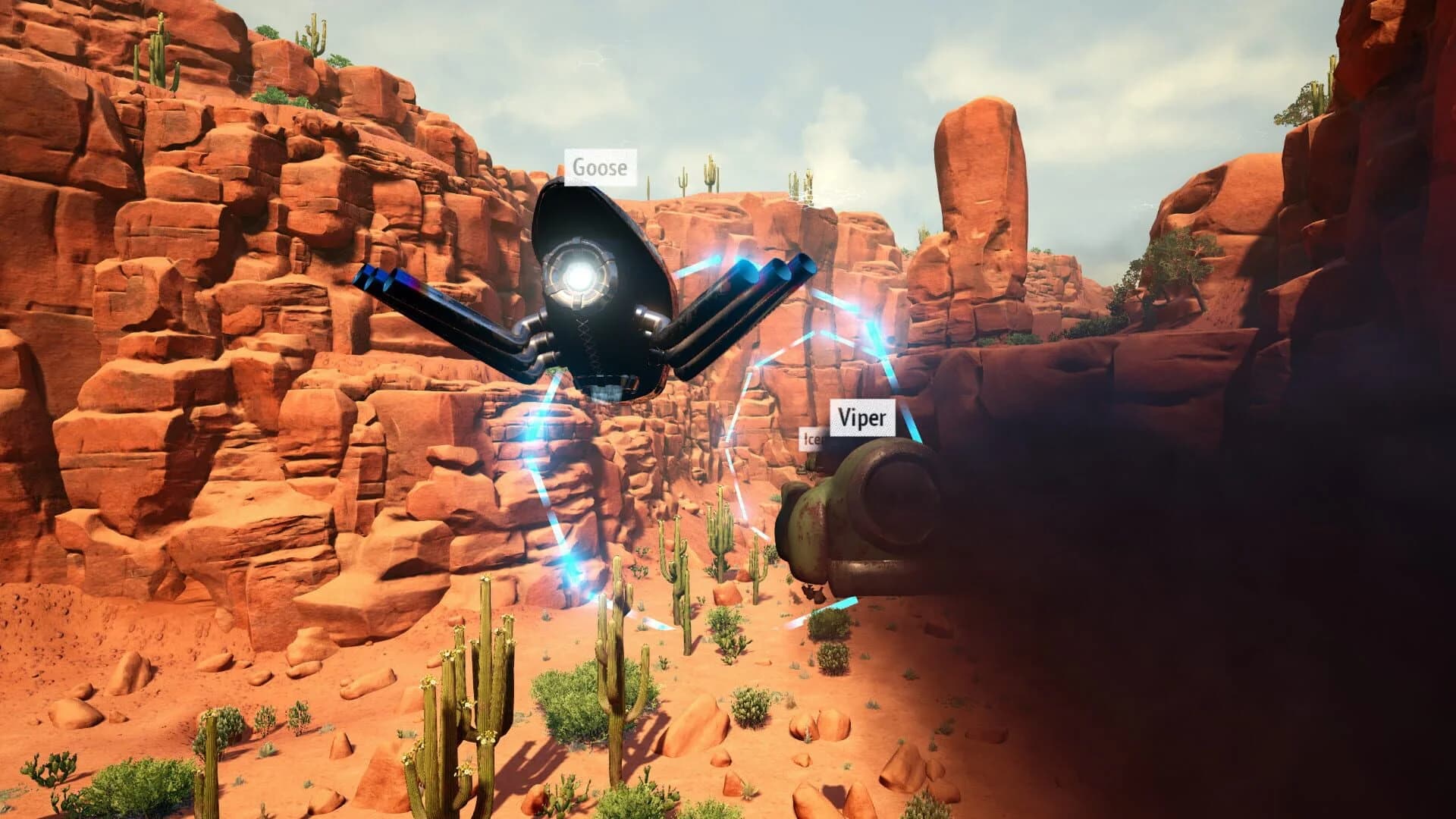The height and width of the screenshot is (819, 1456).
Task: Select the partially hidden Icer nametag
Action: click(x=813, y=440)
